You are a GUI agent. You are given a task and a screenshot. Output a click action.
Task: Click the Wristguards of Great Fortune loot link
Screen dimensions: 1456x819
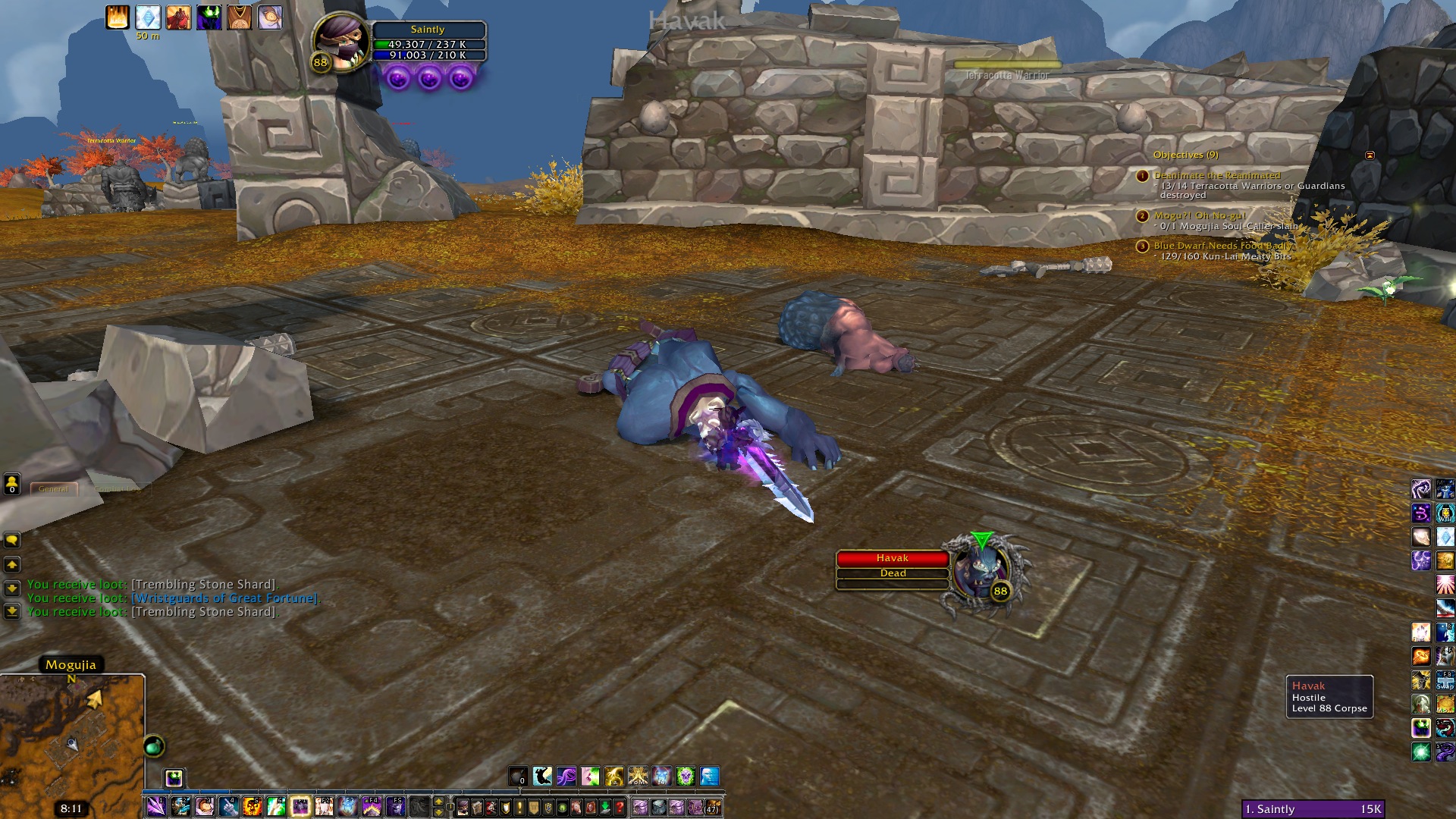pyautogui.click(x=225, y=598)
